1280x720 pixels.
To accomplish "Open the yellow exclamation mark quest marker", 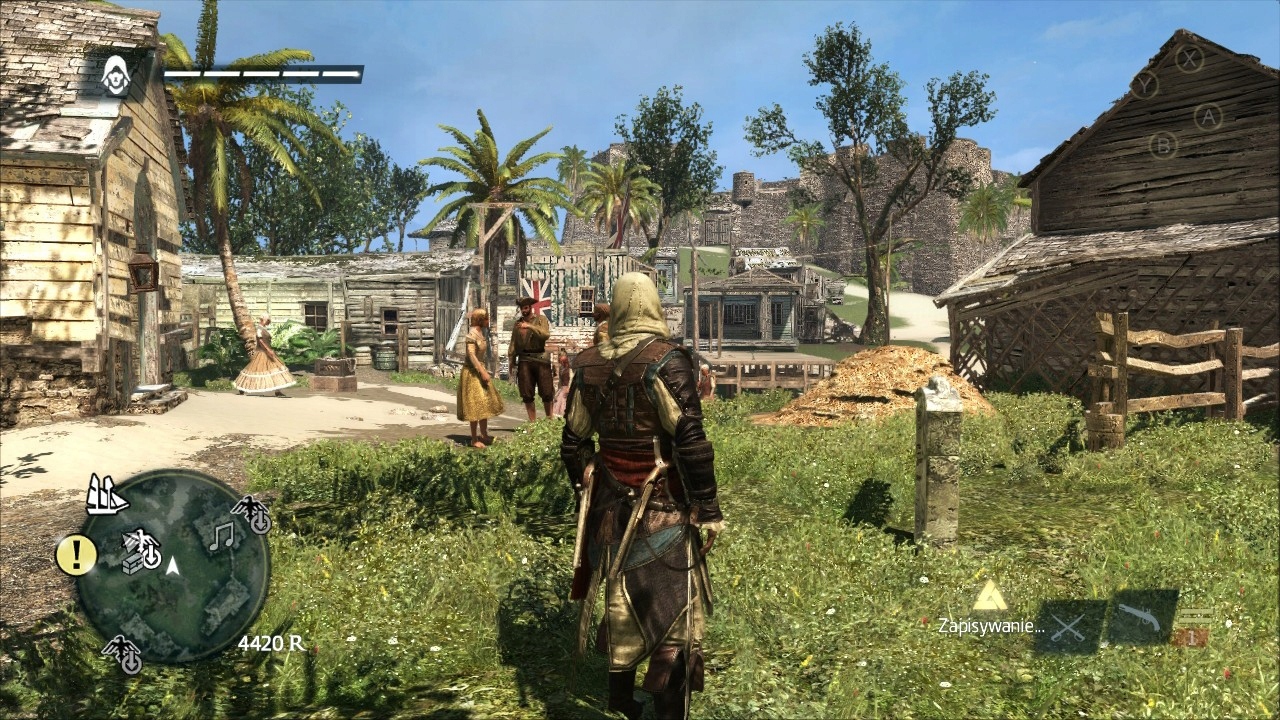I will [76, 554].
